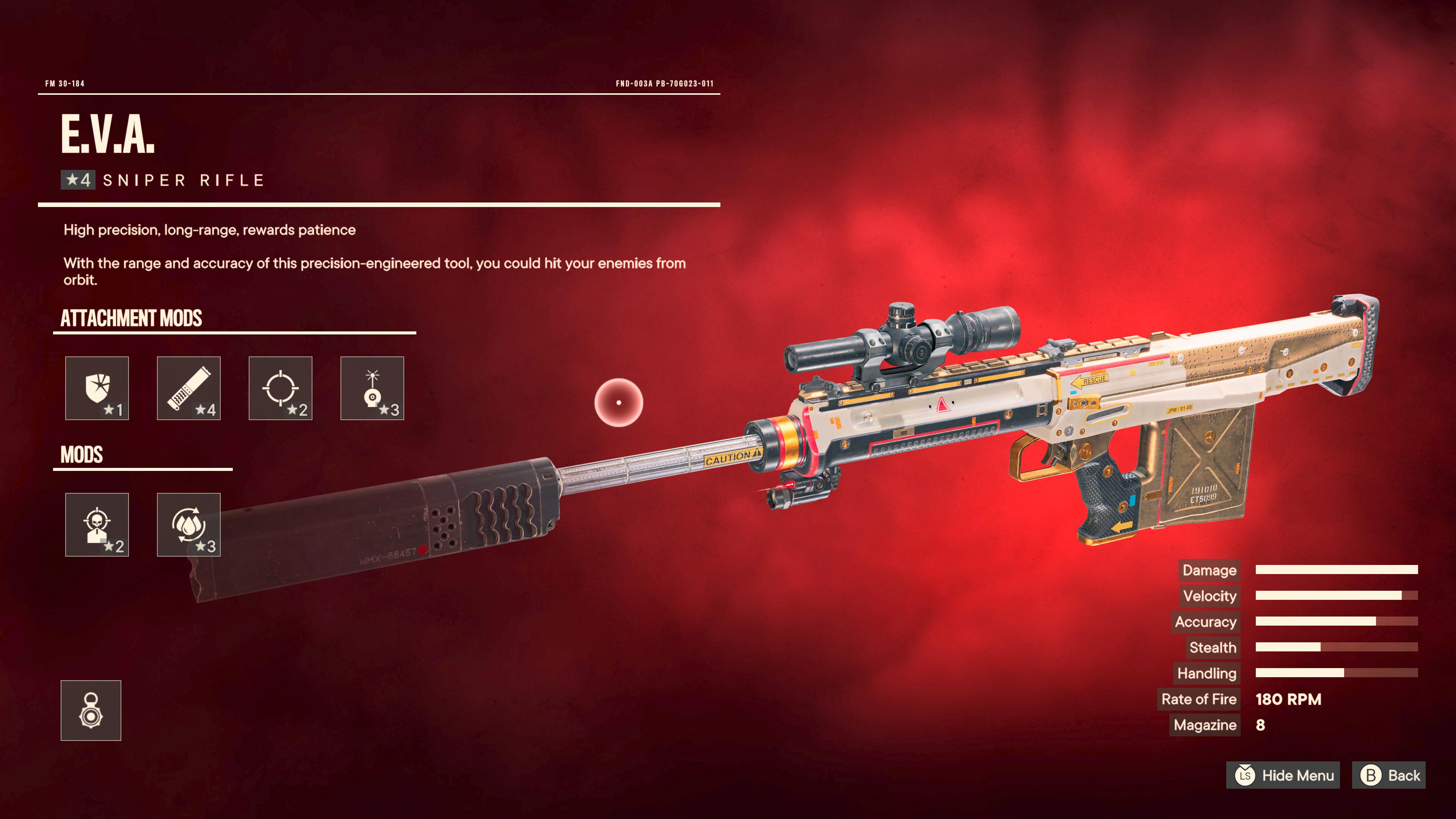Select the shield attachment mod slot

[97, 388]
